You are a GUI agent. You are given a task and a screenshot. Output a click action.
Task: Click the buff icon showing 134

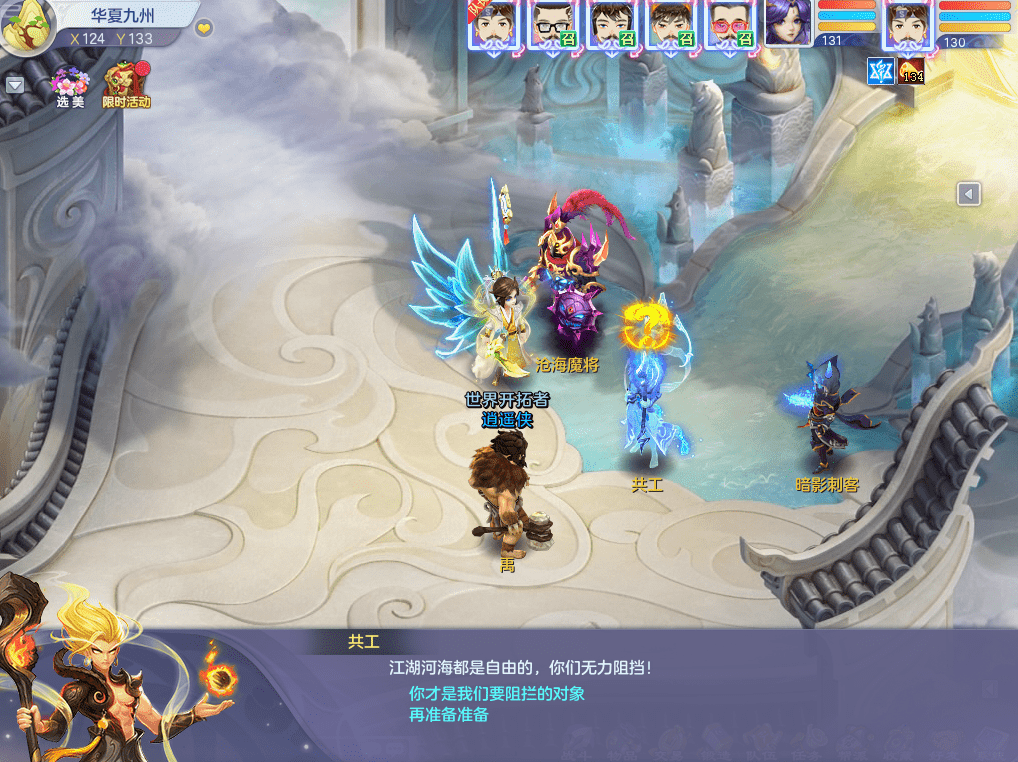pyautogui.click(x=911, y=71)
